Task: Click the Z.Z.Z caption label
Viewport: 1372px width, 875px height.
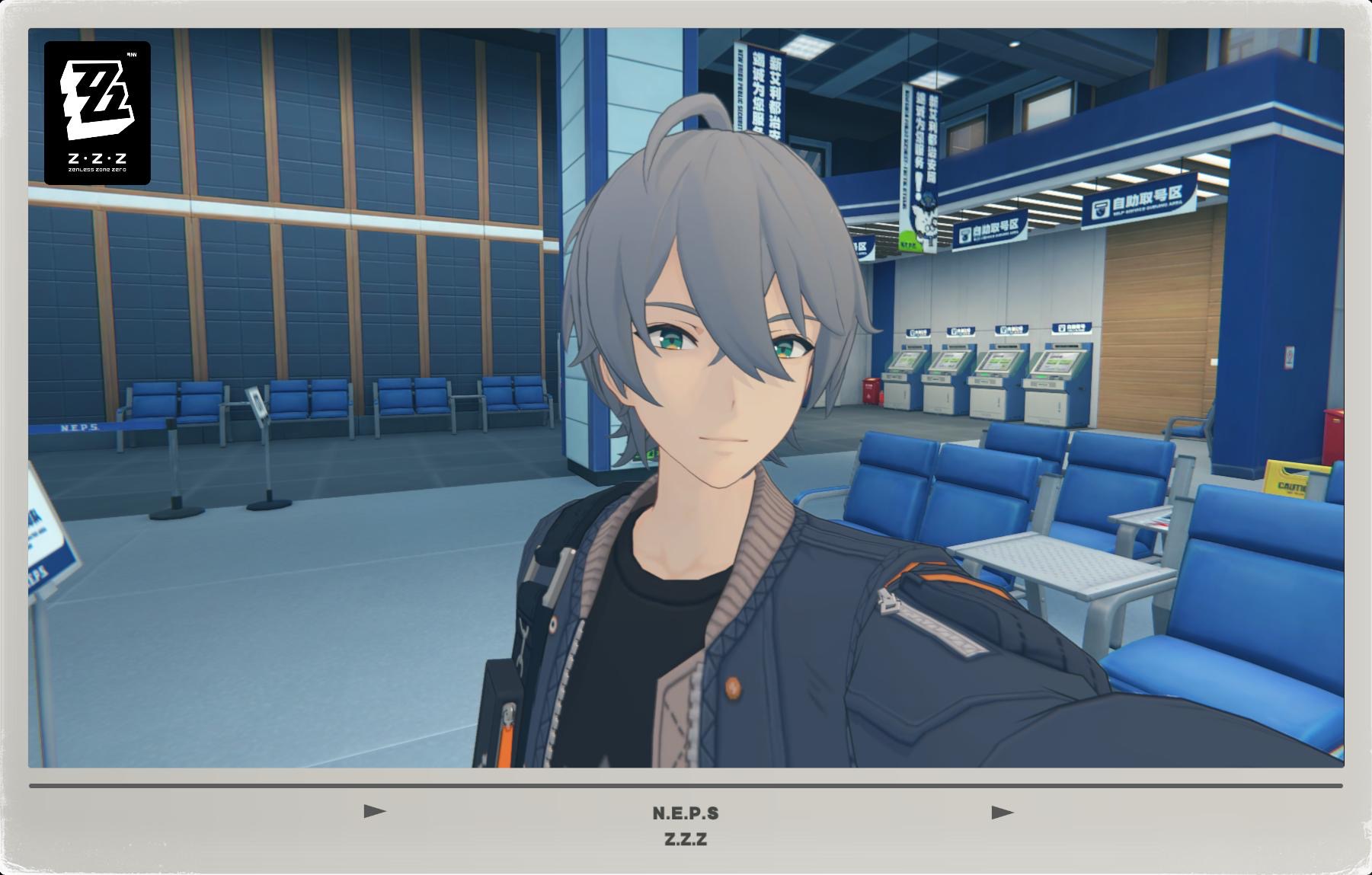Action: point(686,840)
